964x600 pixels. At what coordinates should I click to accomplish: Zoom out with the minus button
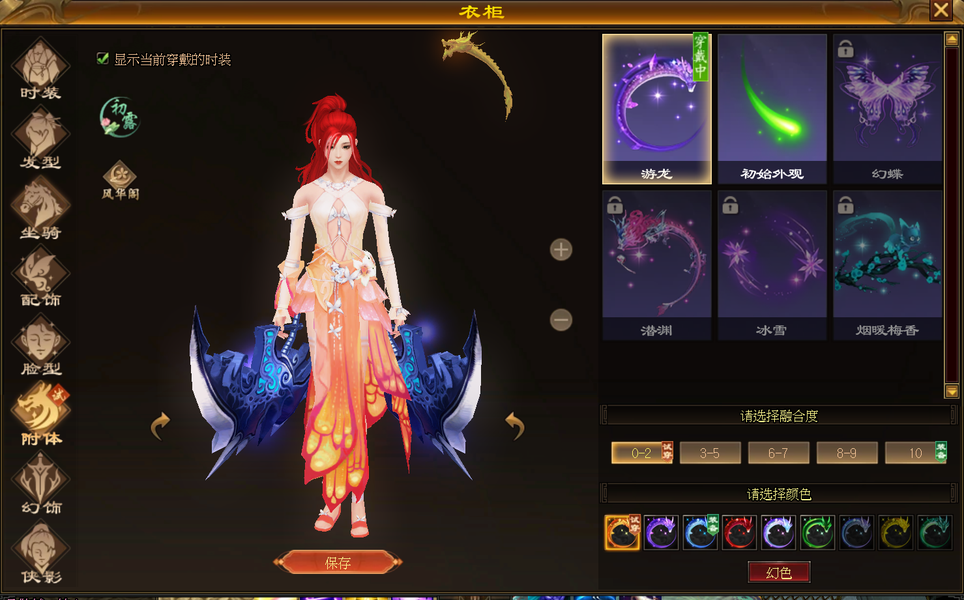point(561,320)
